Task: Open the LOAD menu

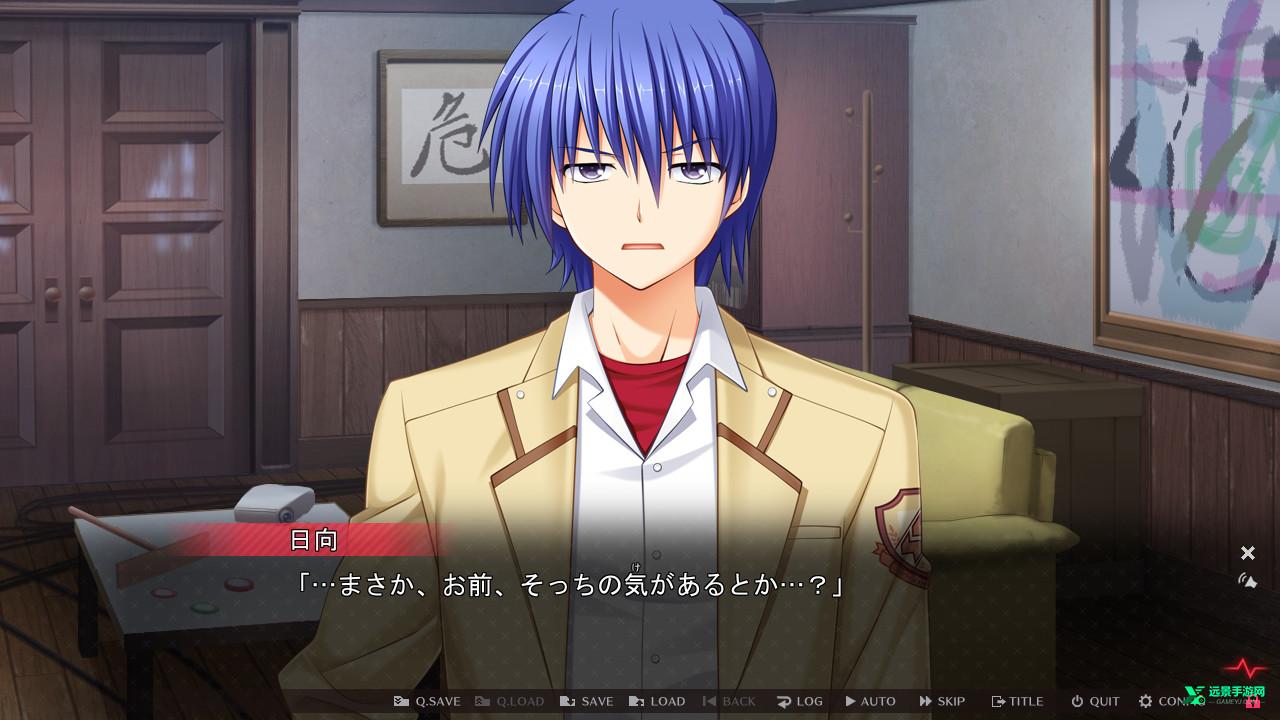Action: tap(657, 701)
